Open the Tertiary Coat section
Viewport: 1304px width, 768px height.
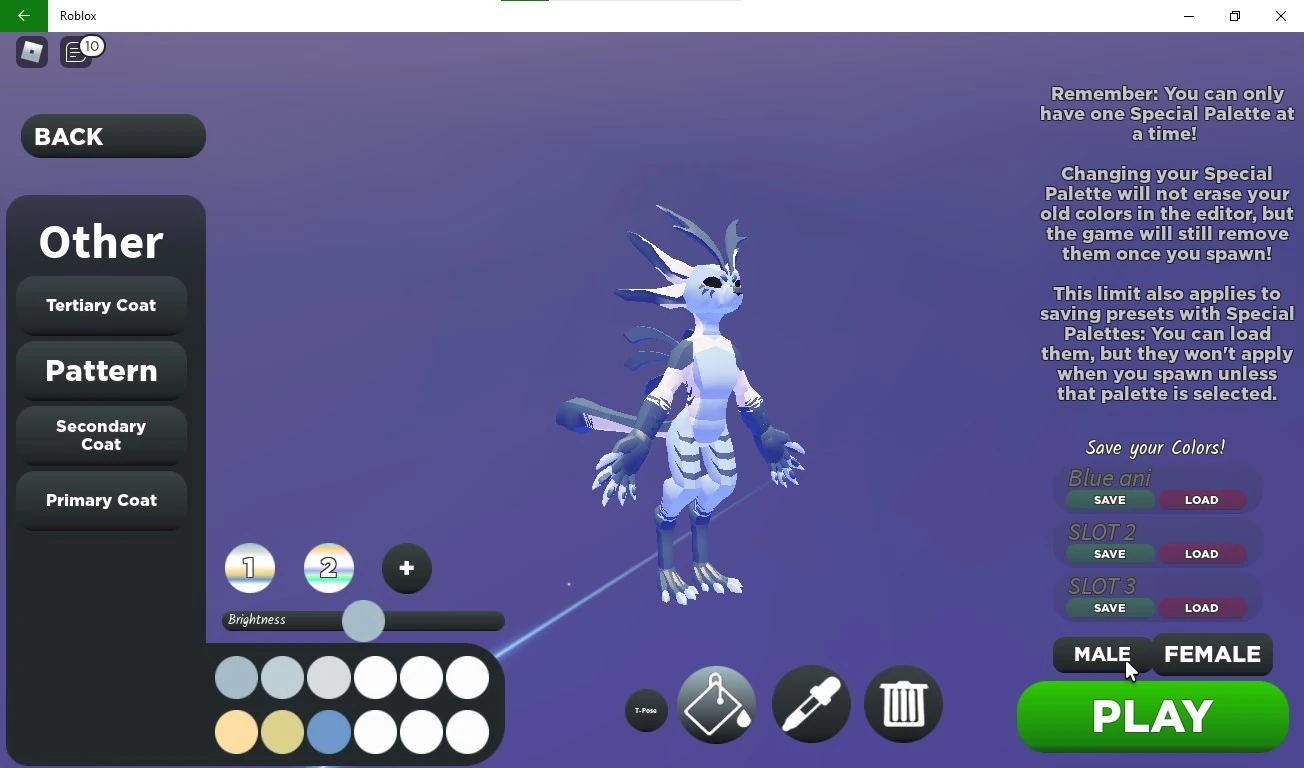(x=101, y=305)
